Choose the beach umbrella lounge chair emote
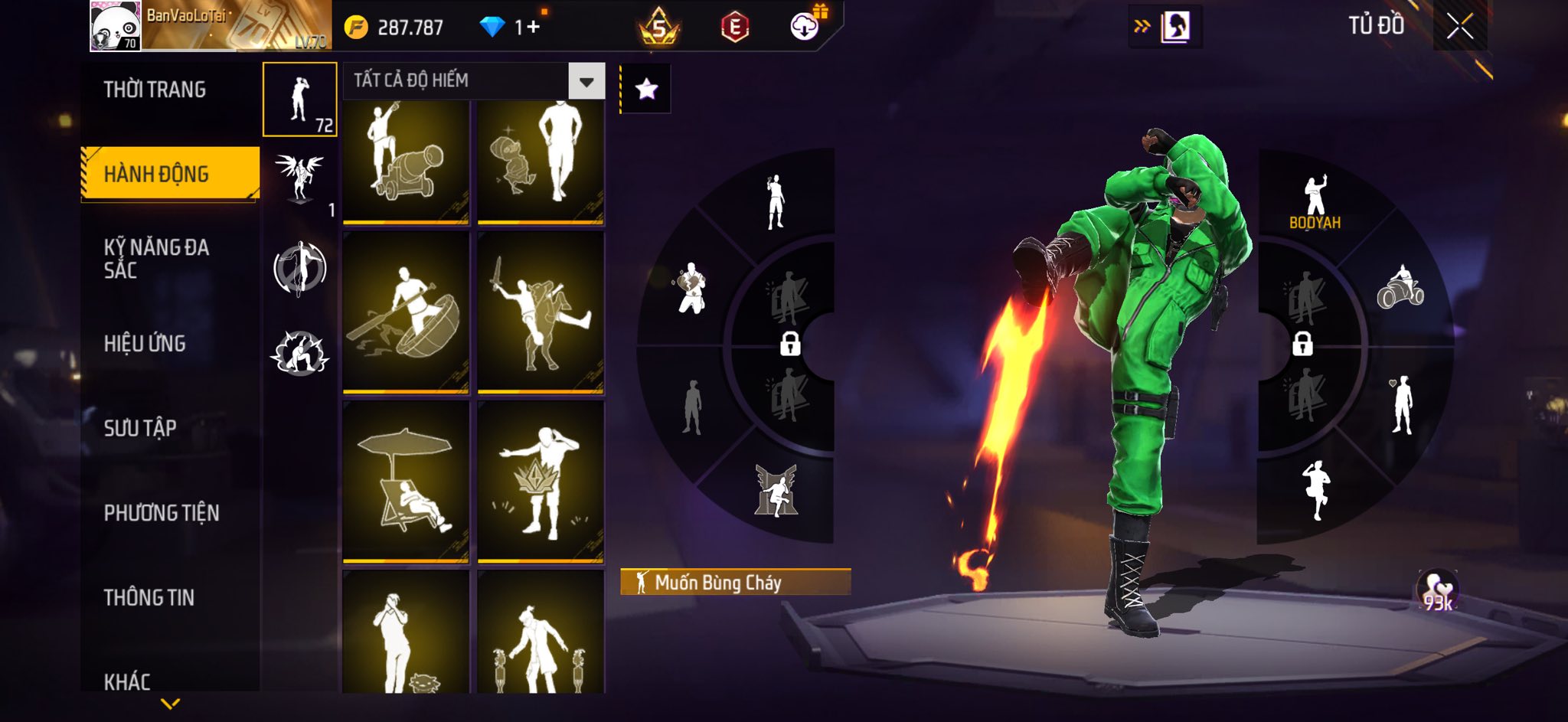Screen dimensions: 1568x722 coord(406,482)
